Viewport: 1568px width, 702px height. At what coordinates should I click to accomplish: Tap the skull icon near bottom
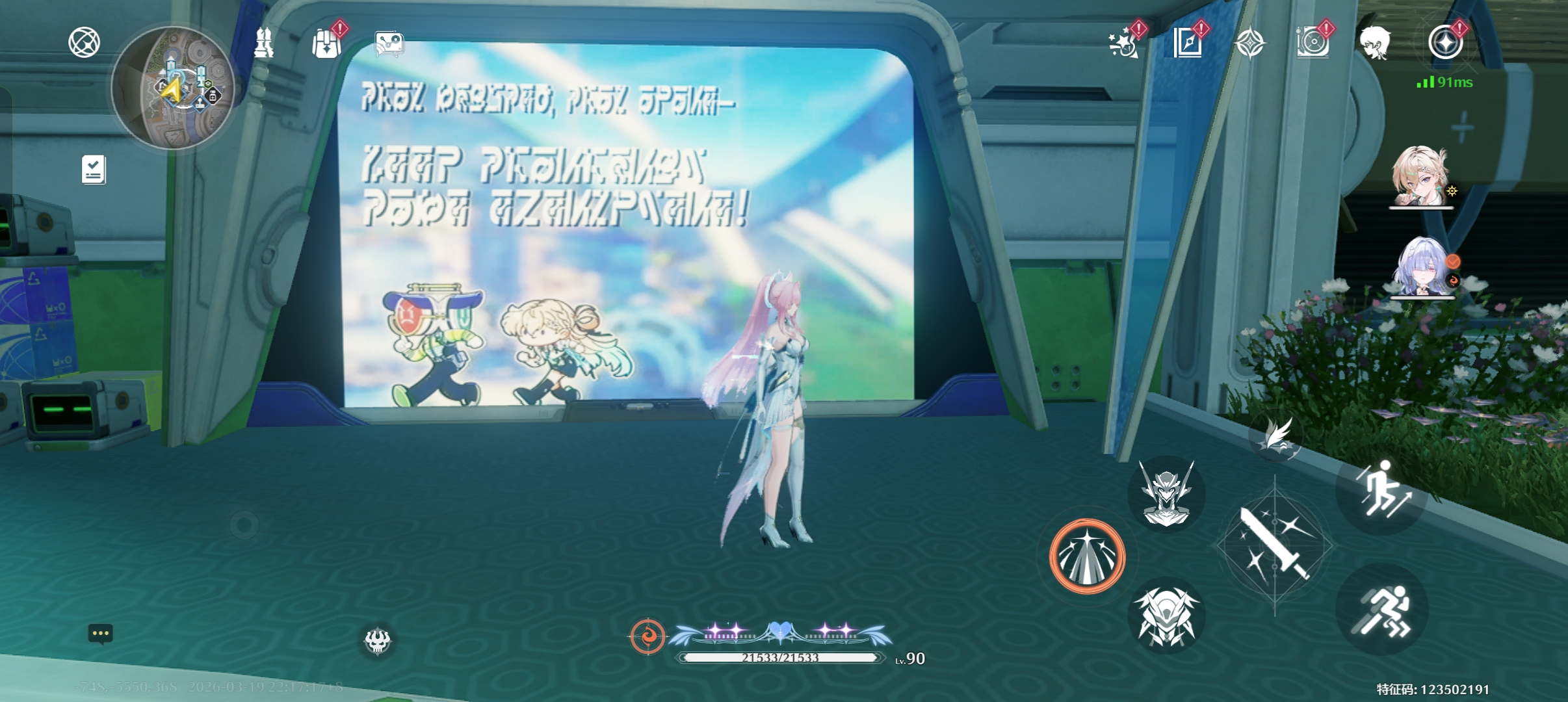377,641
